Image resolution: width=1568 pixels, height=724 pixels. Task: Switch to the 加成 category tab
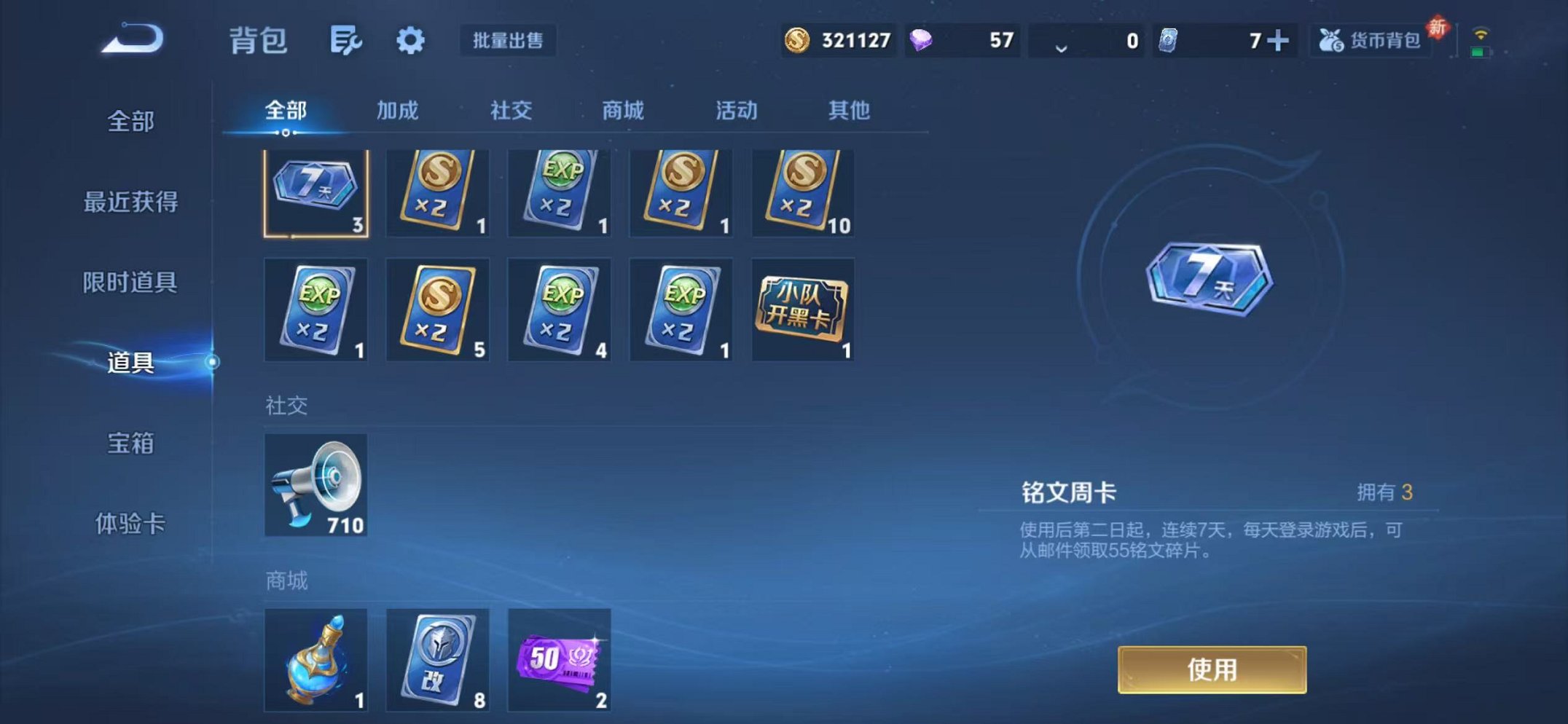click(x=397, y=111)
